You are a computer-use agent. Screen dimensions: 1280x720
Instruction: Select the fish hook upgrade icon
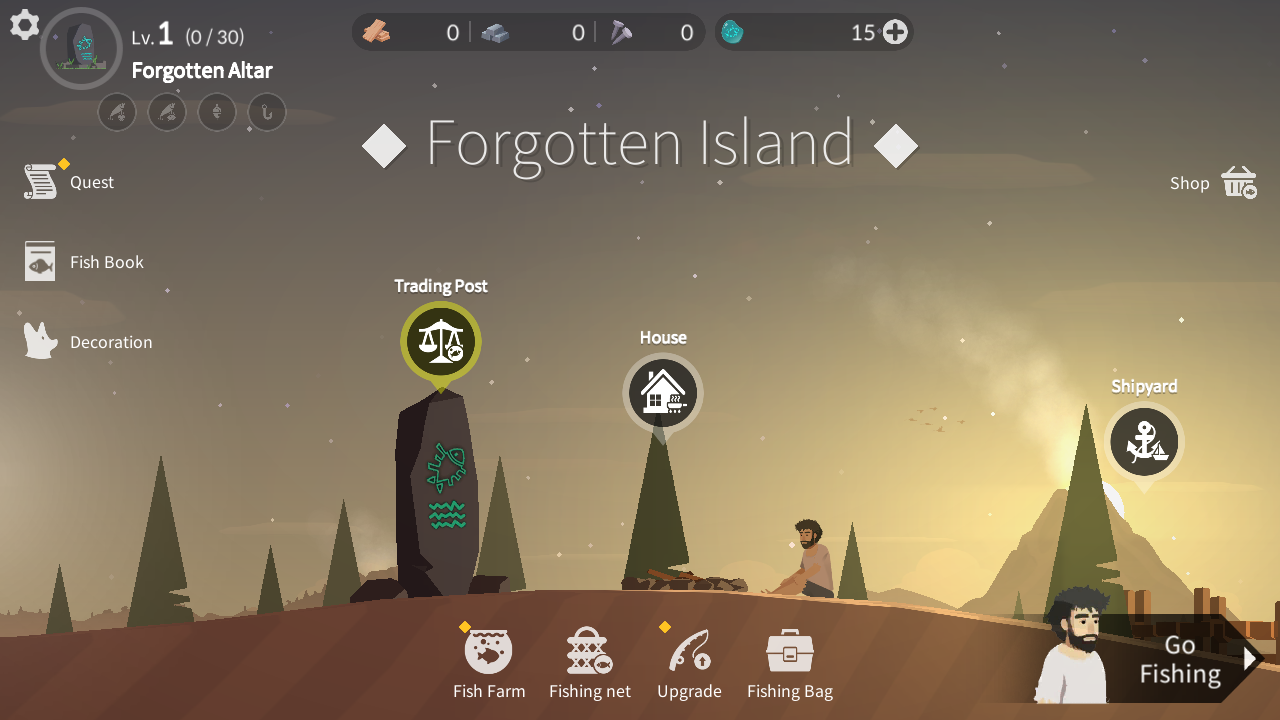click(267, 112)
